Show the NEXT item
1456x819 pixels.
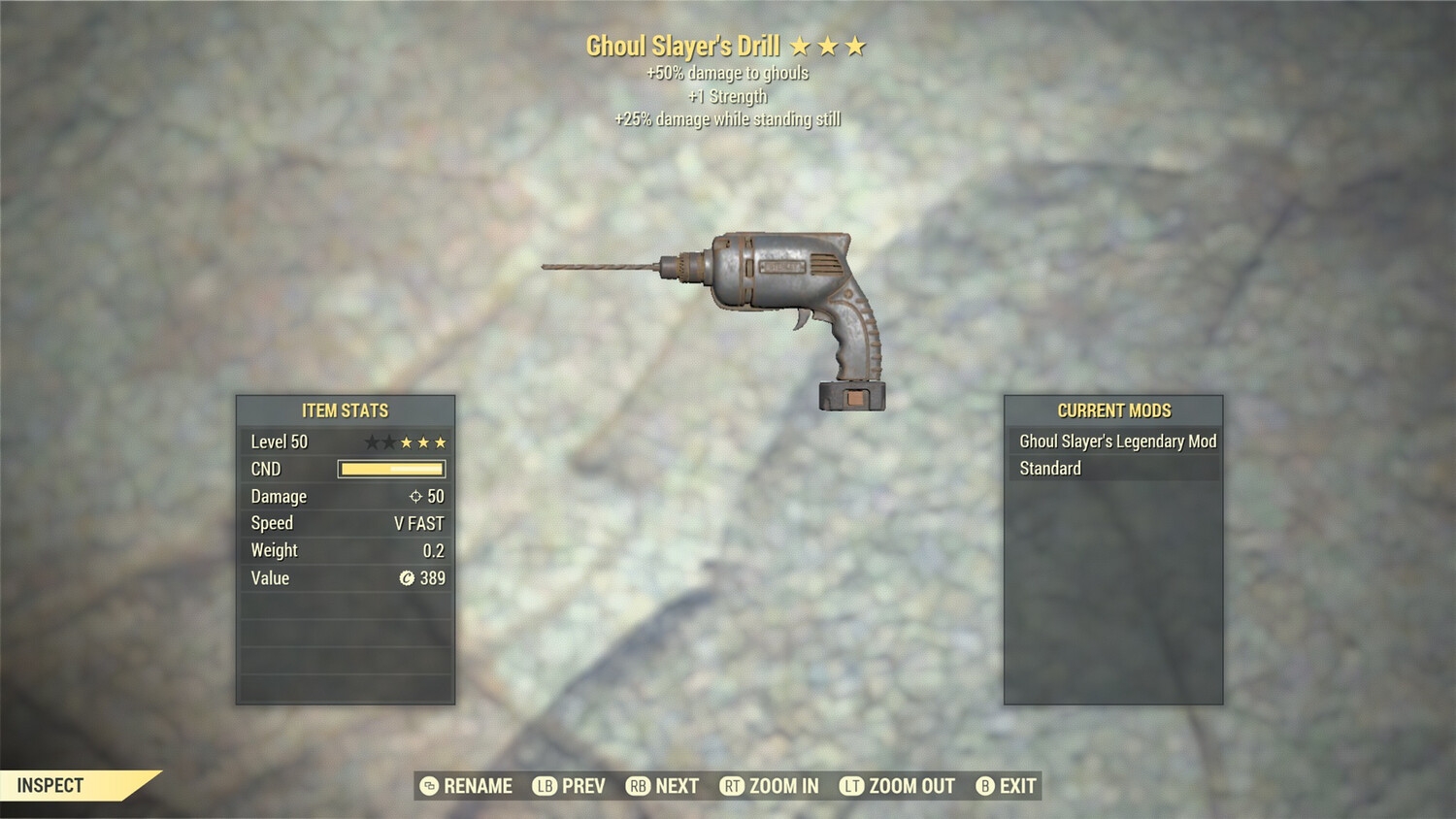coord(663,786)
